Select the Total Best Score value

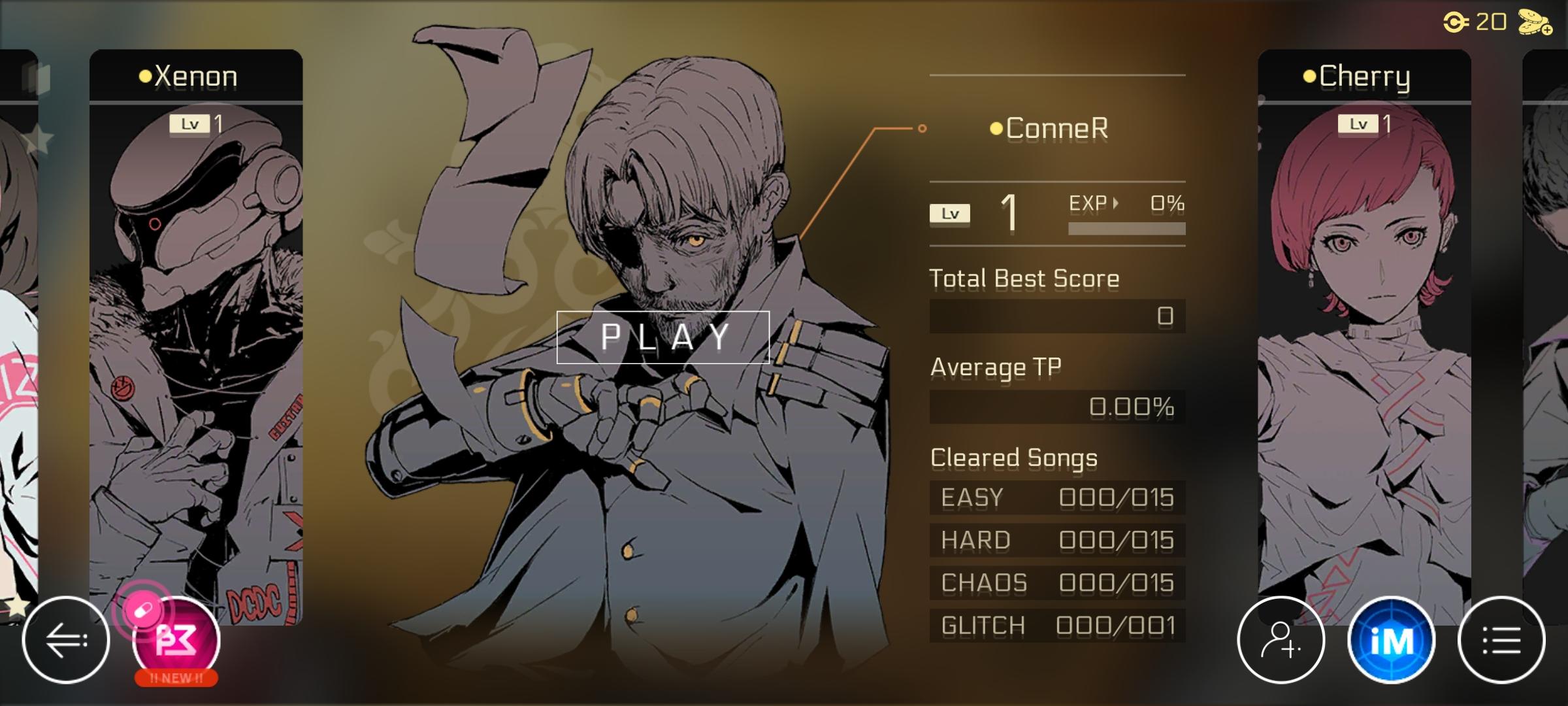pos(1056,316)
